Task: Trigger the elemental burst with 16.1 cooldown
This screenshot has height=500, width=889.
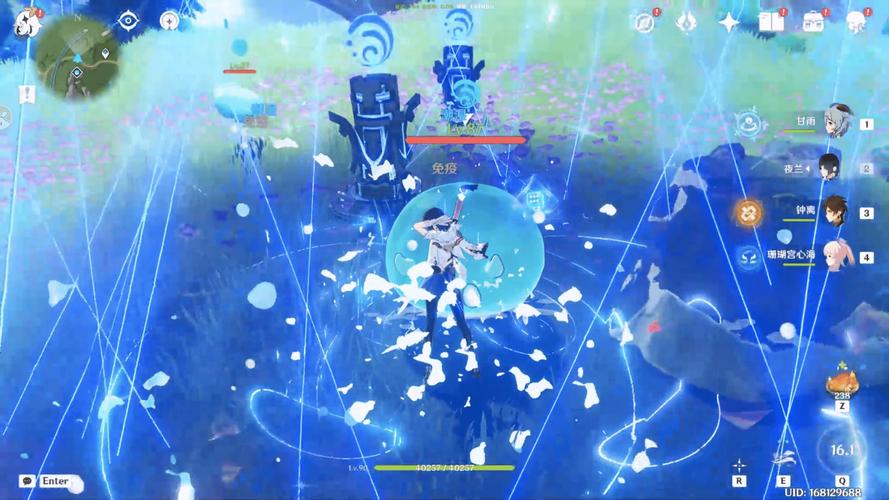Action: (x=842, y=452)
